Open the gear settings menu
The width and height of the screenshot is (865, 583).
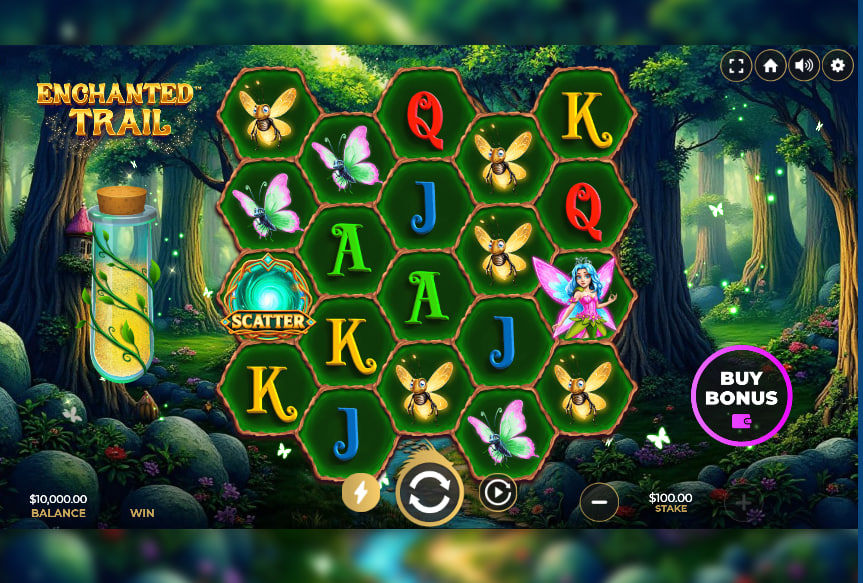(x=838, y=66)
